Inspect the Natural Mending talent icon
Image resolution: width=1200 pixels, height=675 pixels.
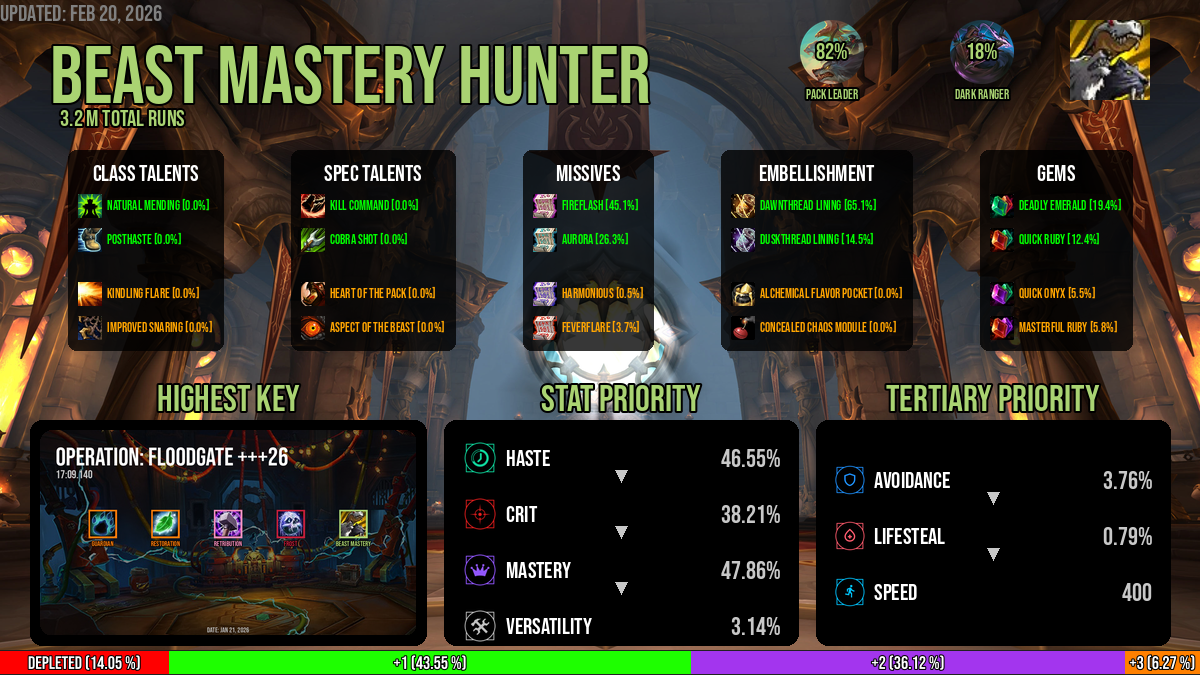point(90,205)
